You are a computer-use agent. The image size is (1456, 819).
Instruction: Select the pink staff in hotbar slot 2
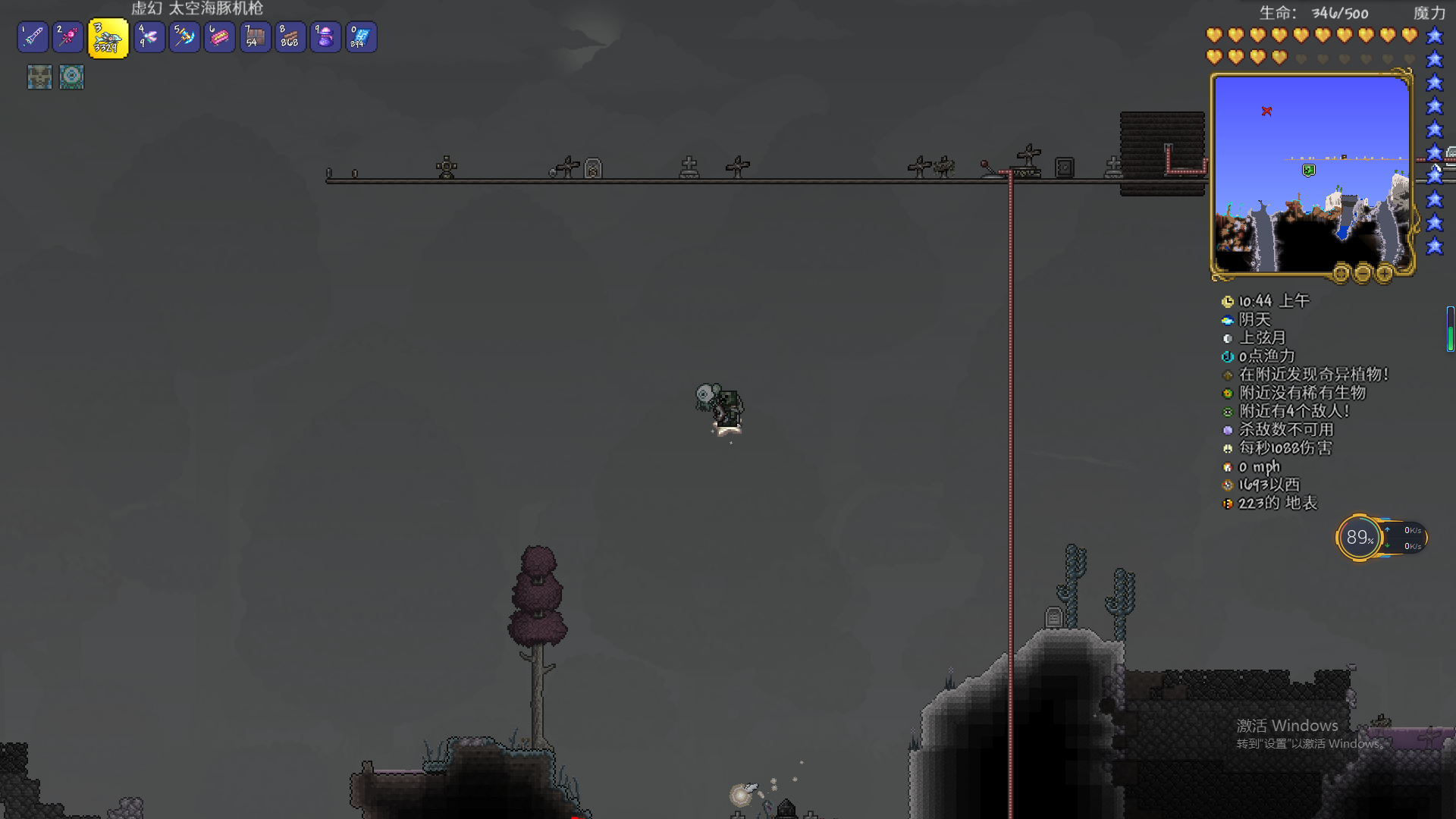(68, 37)
